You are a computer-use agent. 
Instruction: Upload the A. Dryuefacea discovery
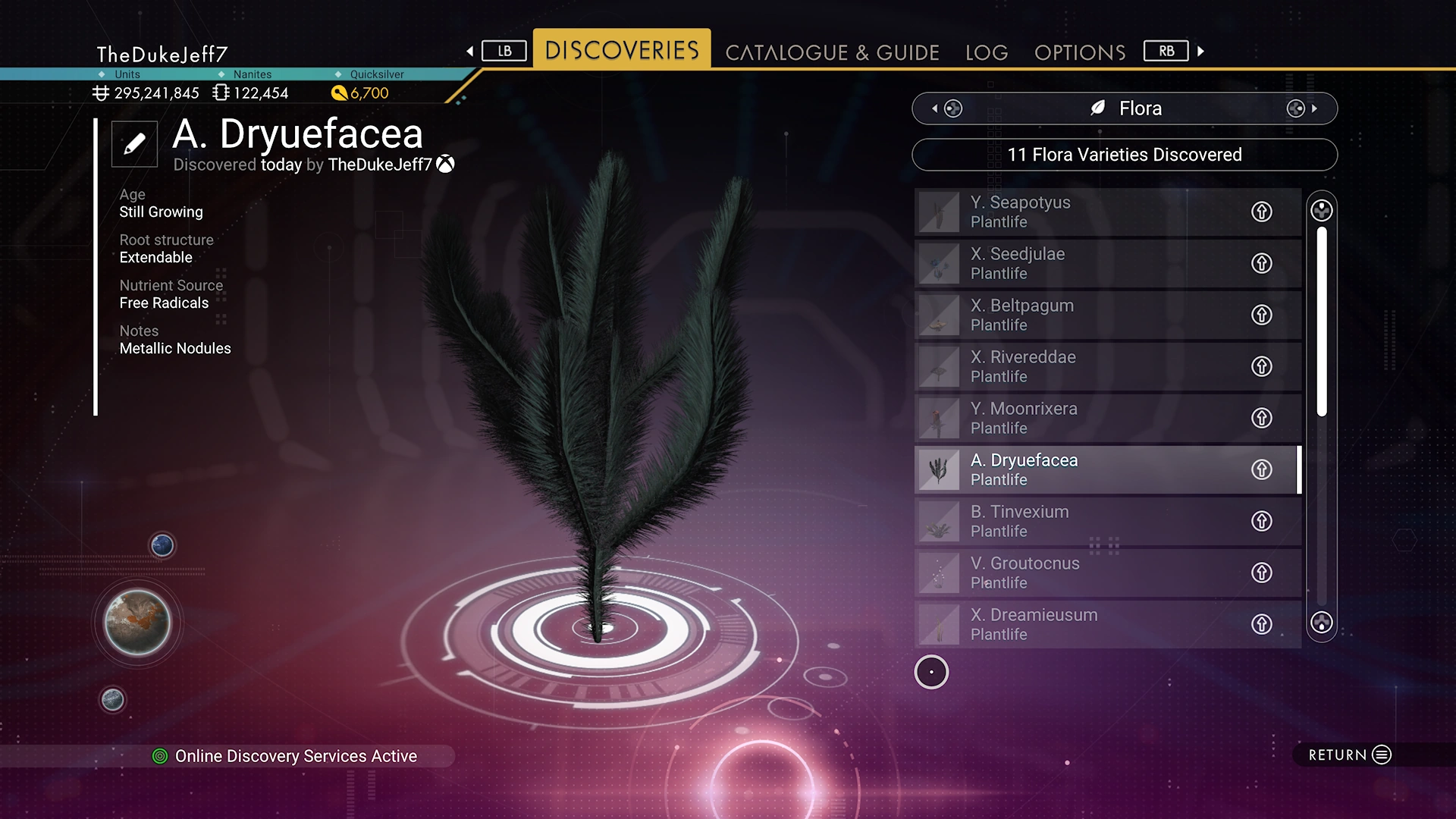click(x=1261, y=469)
